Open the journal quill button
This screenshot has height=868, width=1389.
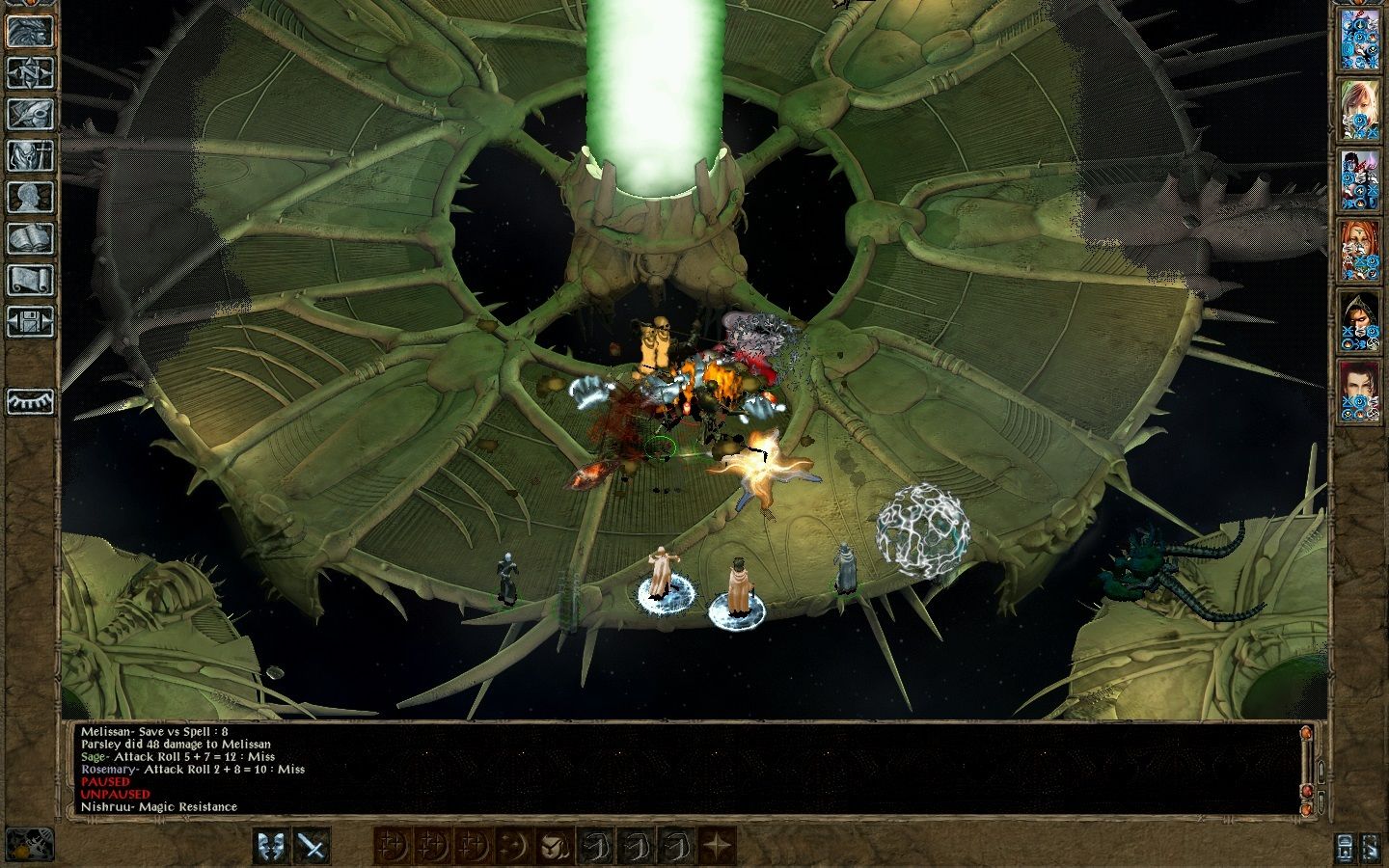pos(30,114)
